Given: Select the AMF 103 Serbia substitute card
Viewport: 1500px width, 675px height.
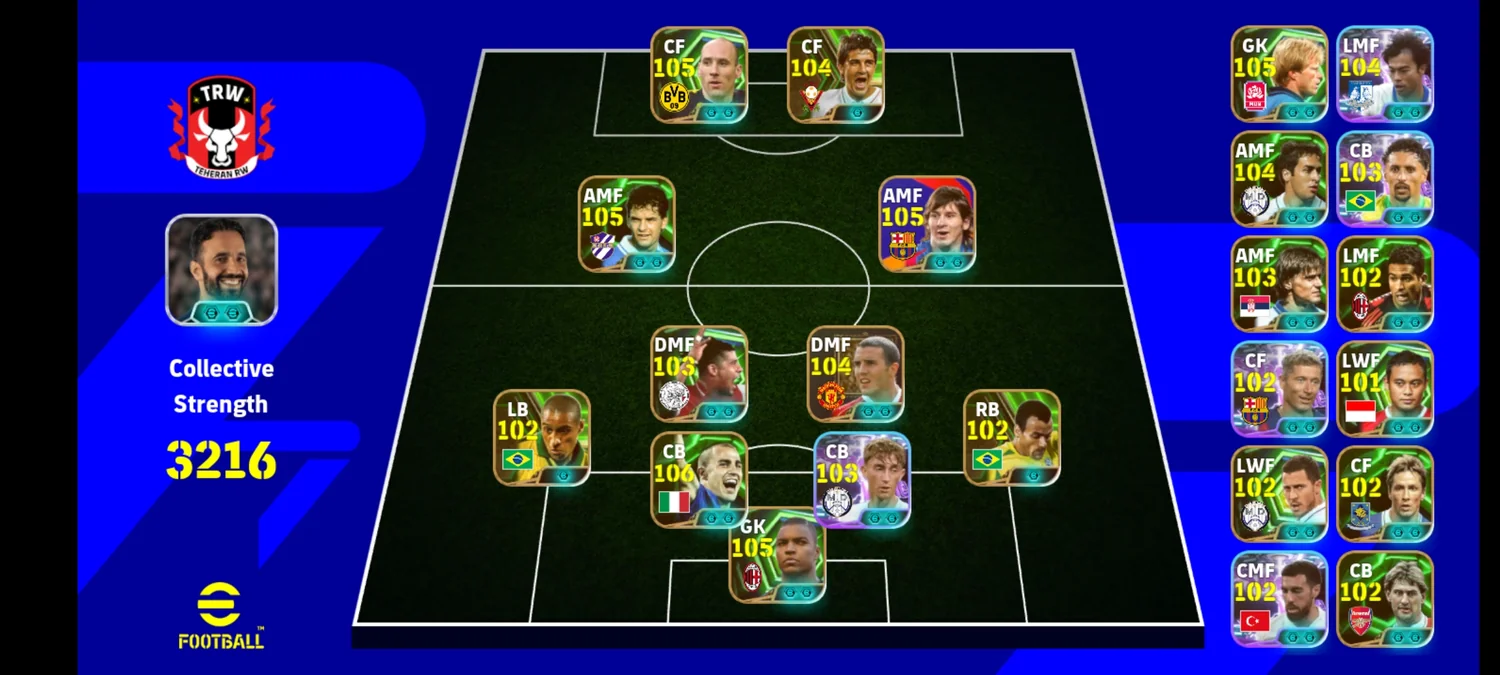Looking at the screenshot, I should coord(1279,284).
